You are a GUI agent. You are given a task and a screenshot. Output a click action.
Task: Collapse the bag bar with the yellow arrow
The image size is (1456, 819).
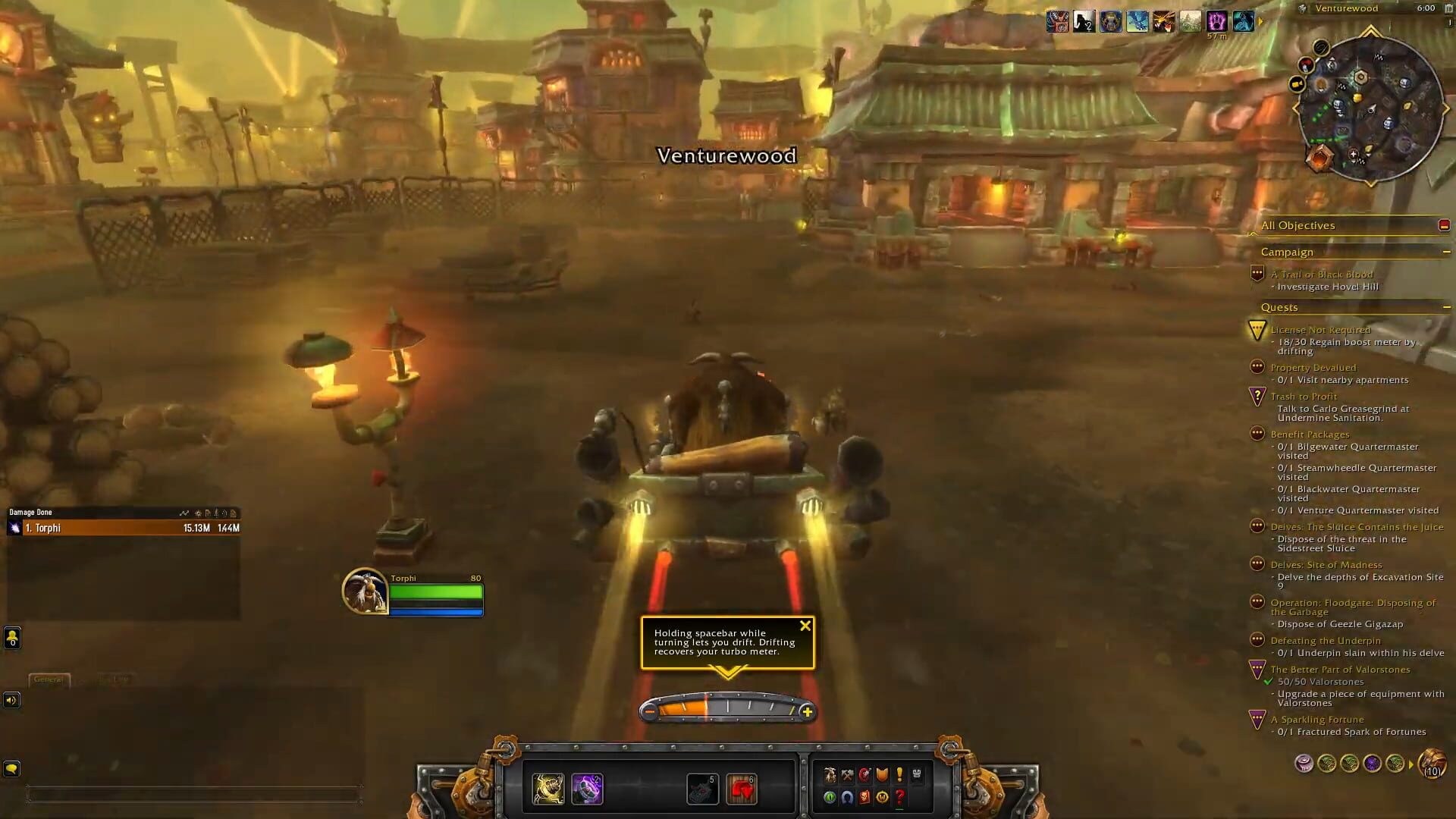(x=1411, y=765)
